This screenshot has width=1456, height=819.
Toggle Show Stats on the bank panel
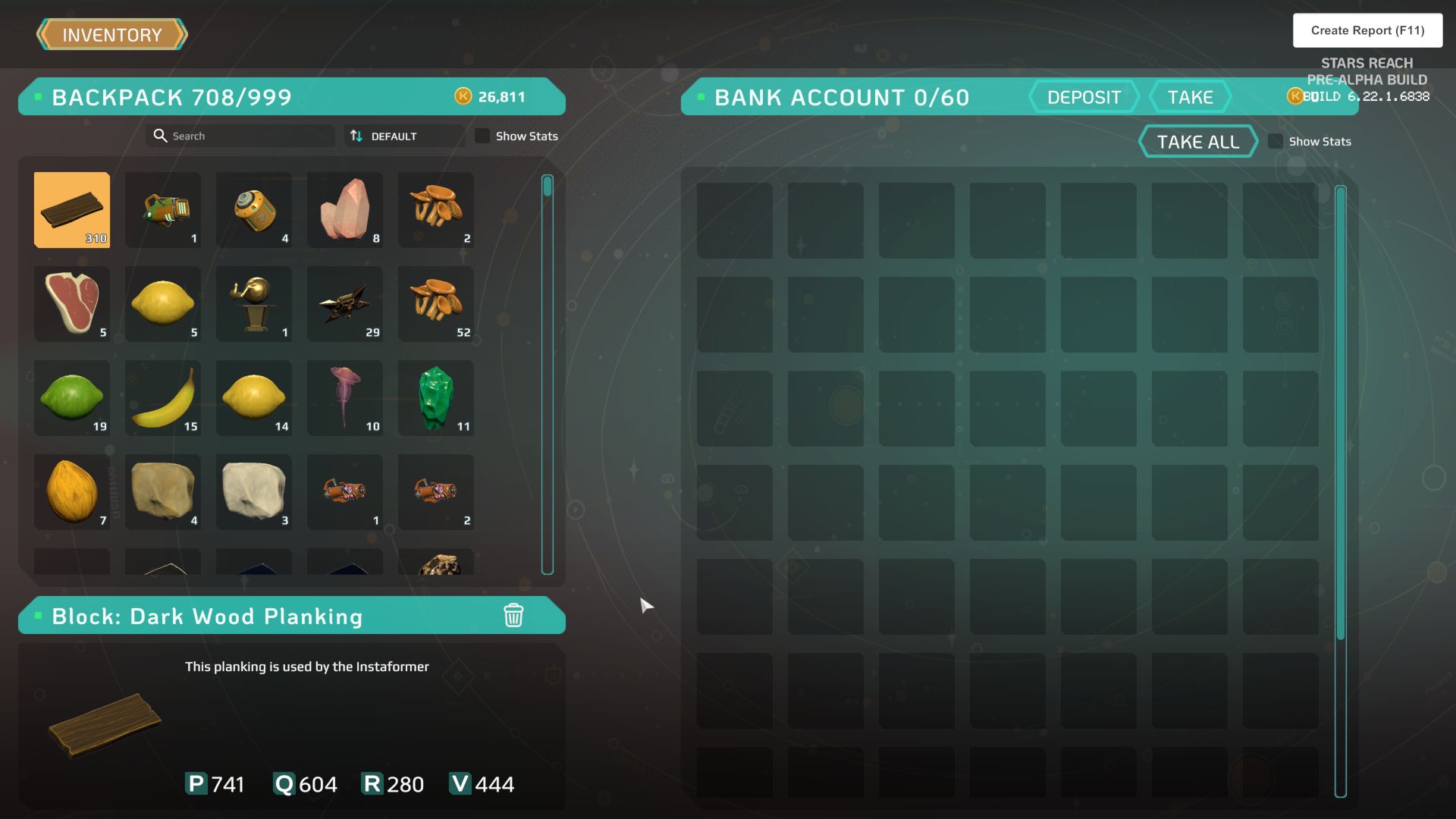pyautogui.click(x=1276, y=141)
